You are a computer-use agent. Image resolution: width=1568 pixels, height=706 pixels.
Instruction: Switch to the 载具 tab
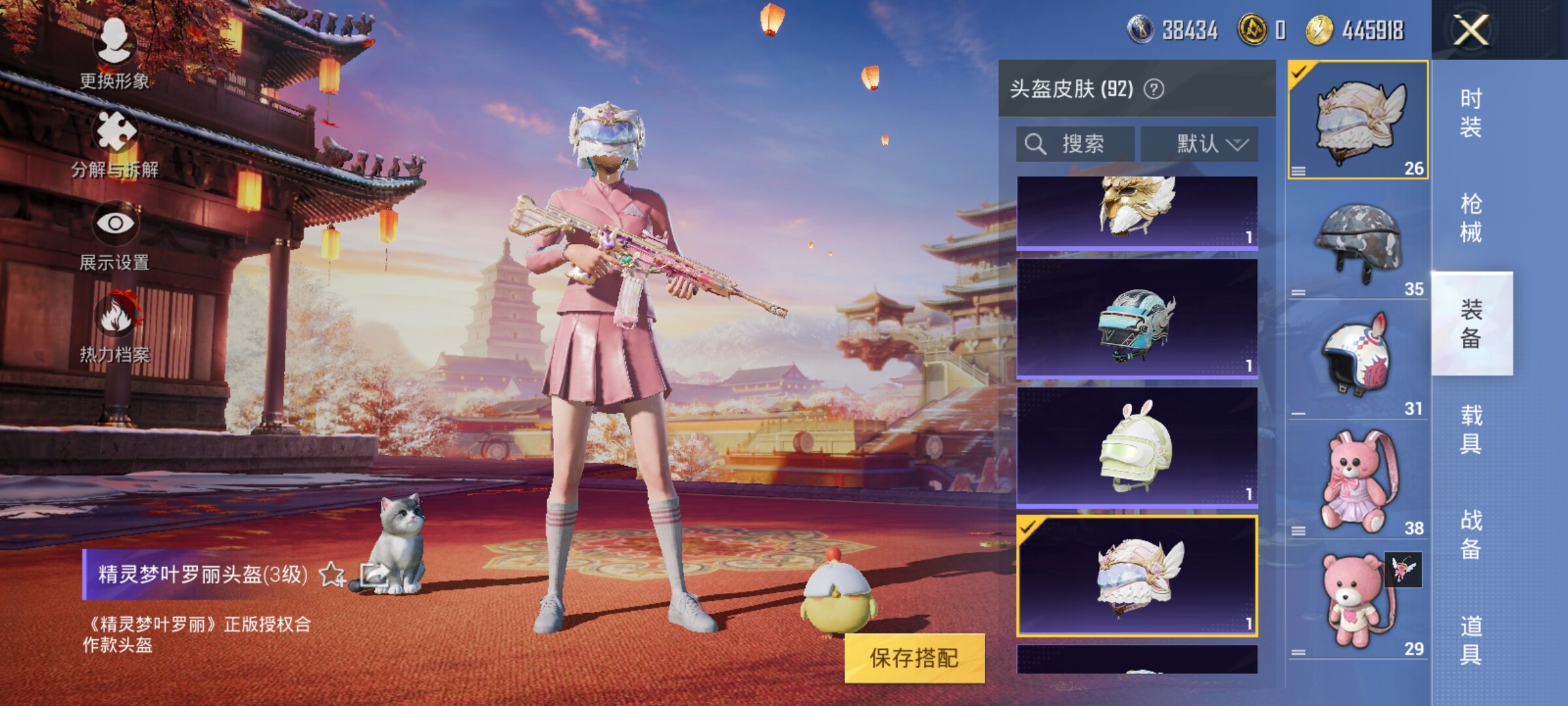1470,429
